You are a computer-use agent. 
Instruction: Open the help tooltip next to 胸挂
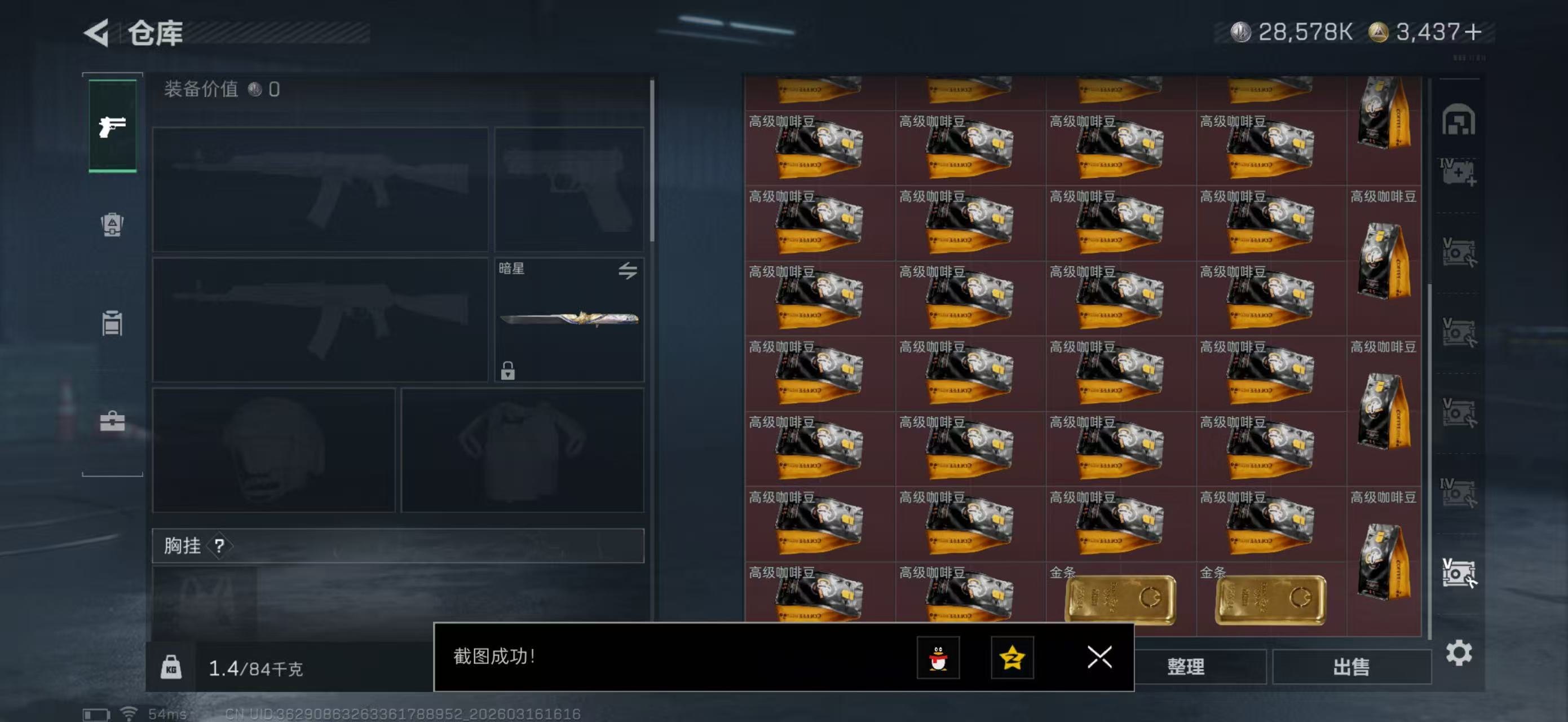point(220,546)
